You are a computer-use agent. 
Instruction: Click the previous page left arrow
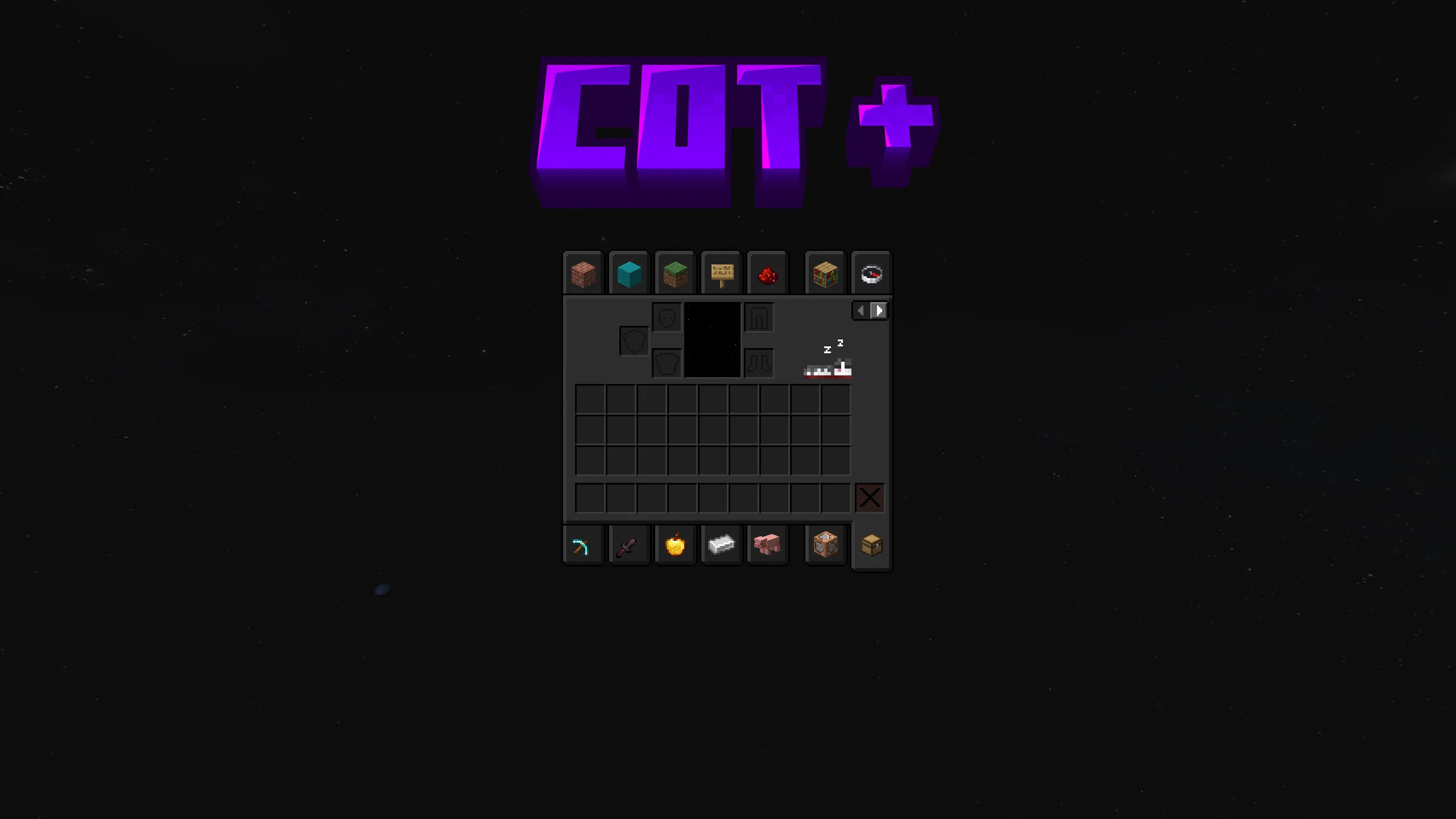tap(861, 311)
